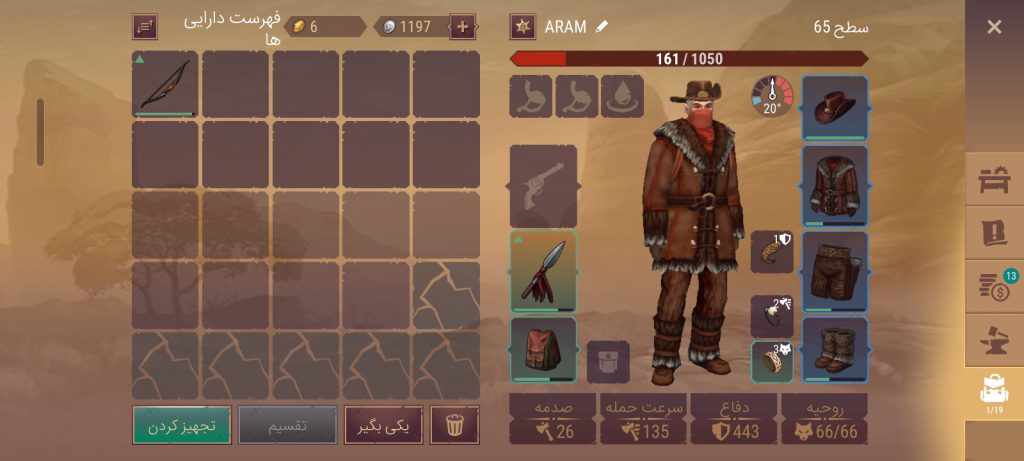Viewport: 1024px width, 461px height.
Task: Select the equipped fur boots slot
Action: [835, 349]
